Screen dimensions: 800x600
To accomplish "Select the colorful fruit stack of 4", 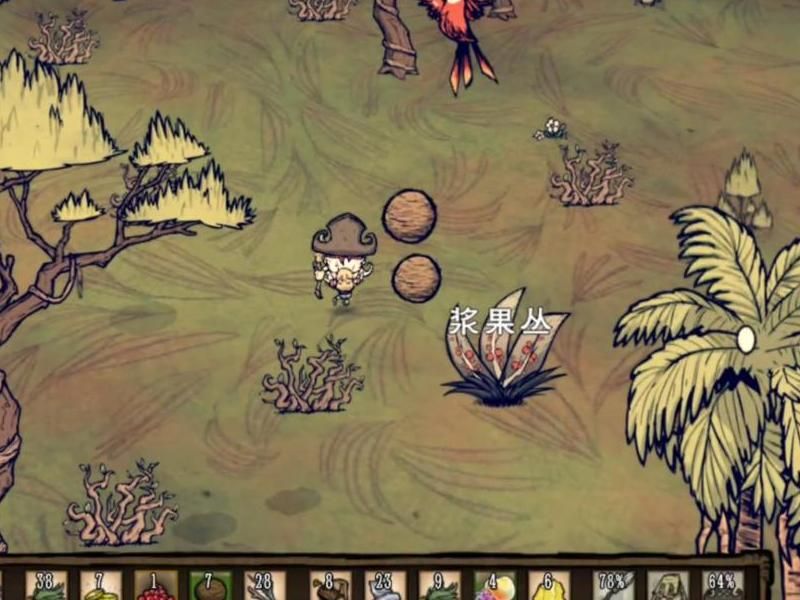I will click(494, 586).
